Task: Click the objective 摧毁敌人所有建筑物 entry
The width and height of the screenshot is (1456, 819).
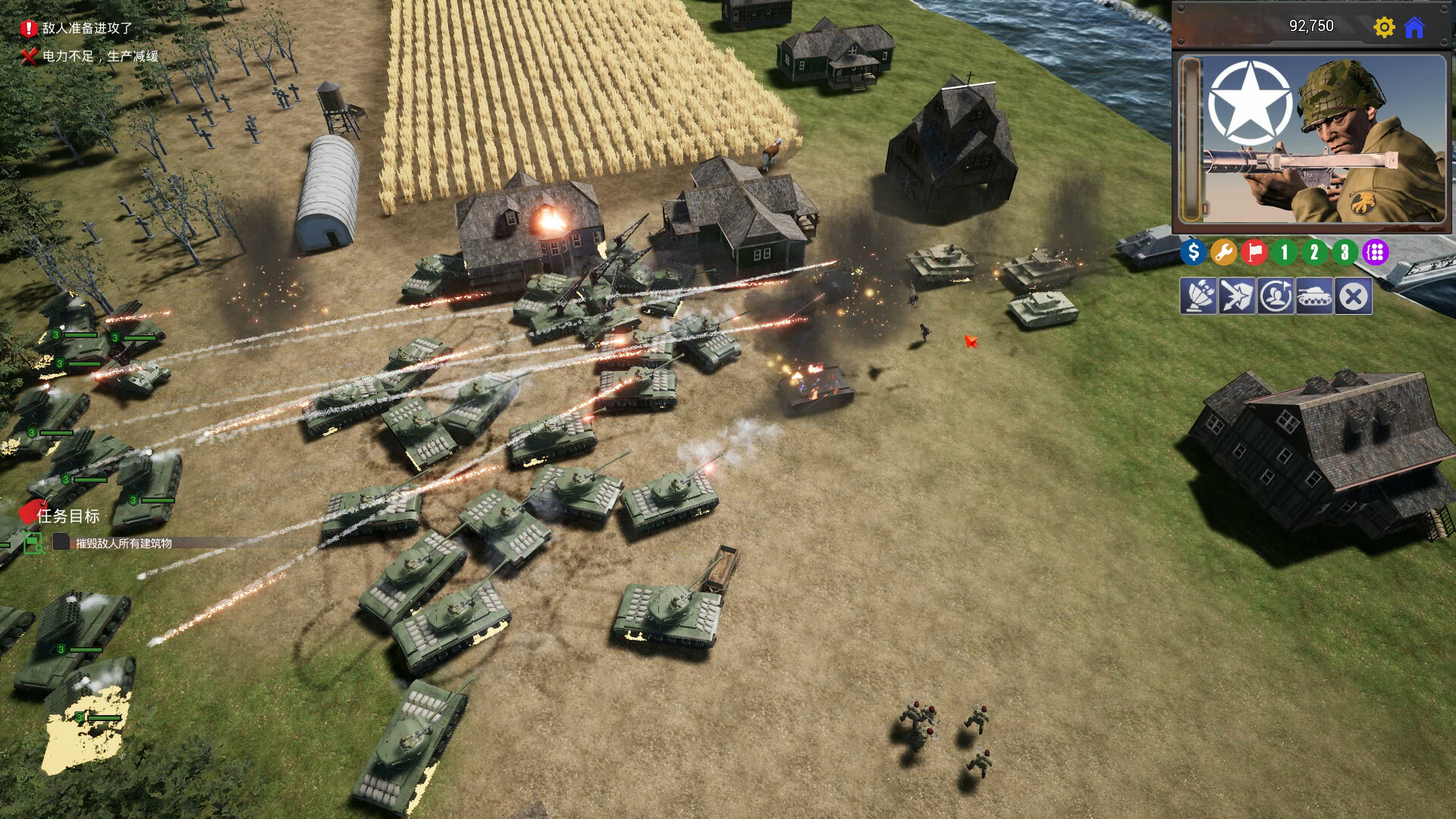Action: 121,544
